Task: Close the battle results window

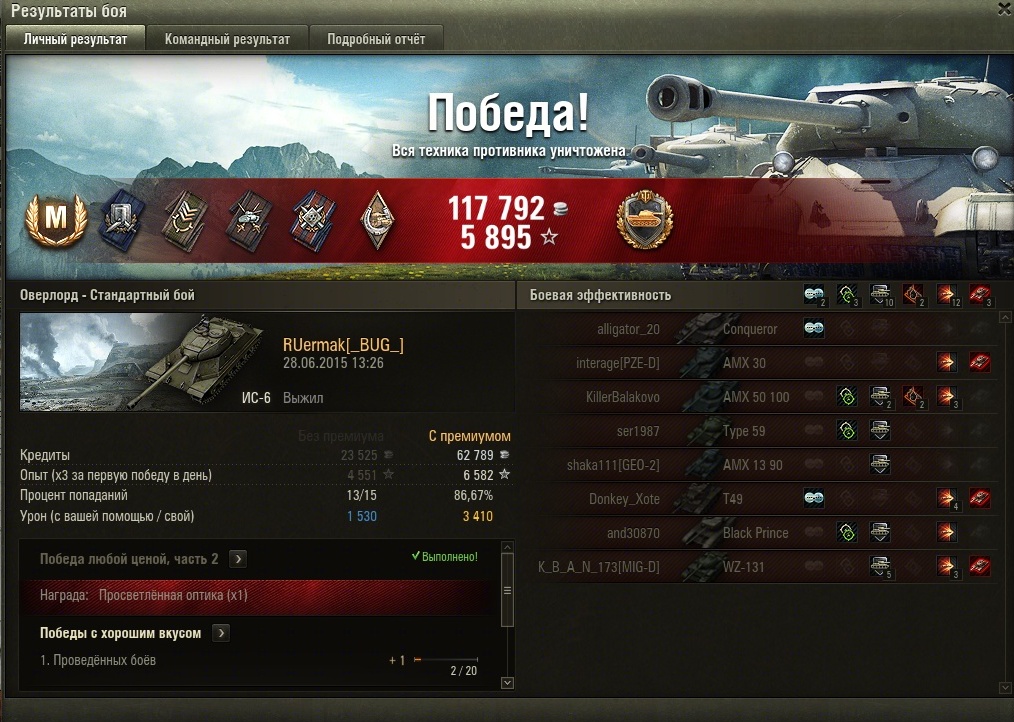Action: click(x=1004, y=9)
